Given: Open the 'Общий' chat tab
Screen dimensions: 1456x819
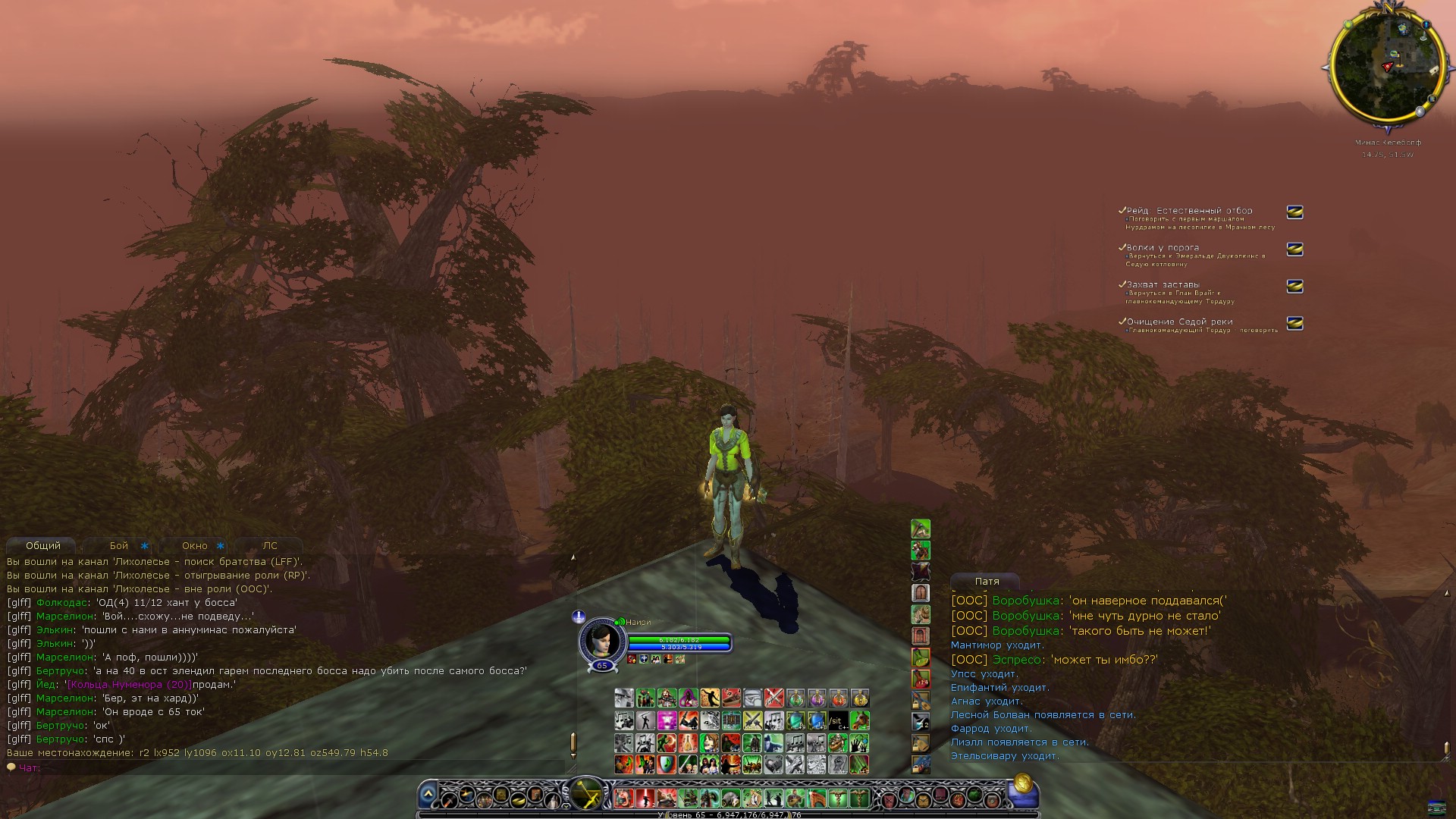Looking at the screenshot, I should (42, 546).
